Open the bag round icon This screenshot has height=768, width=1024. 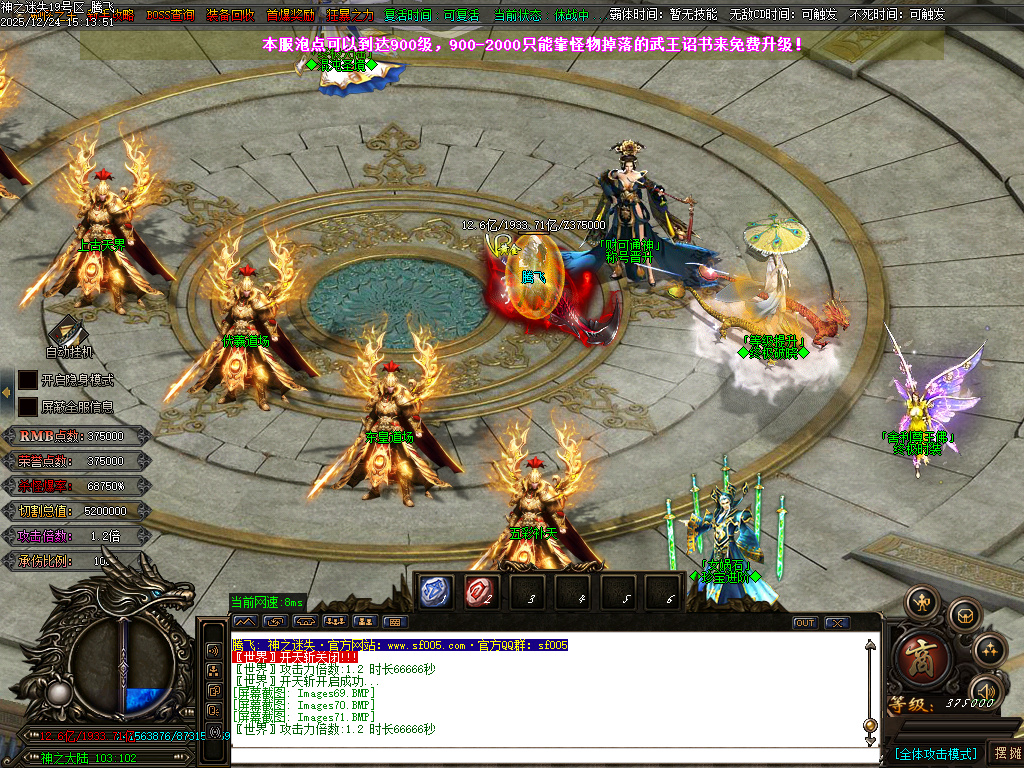tap(965, 614)
